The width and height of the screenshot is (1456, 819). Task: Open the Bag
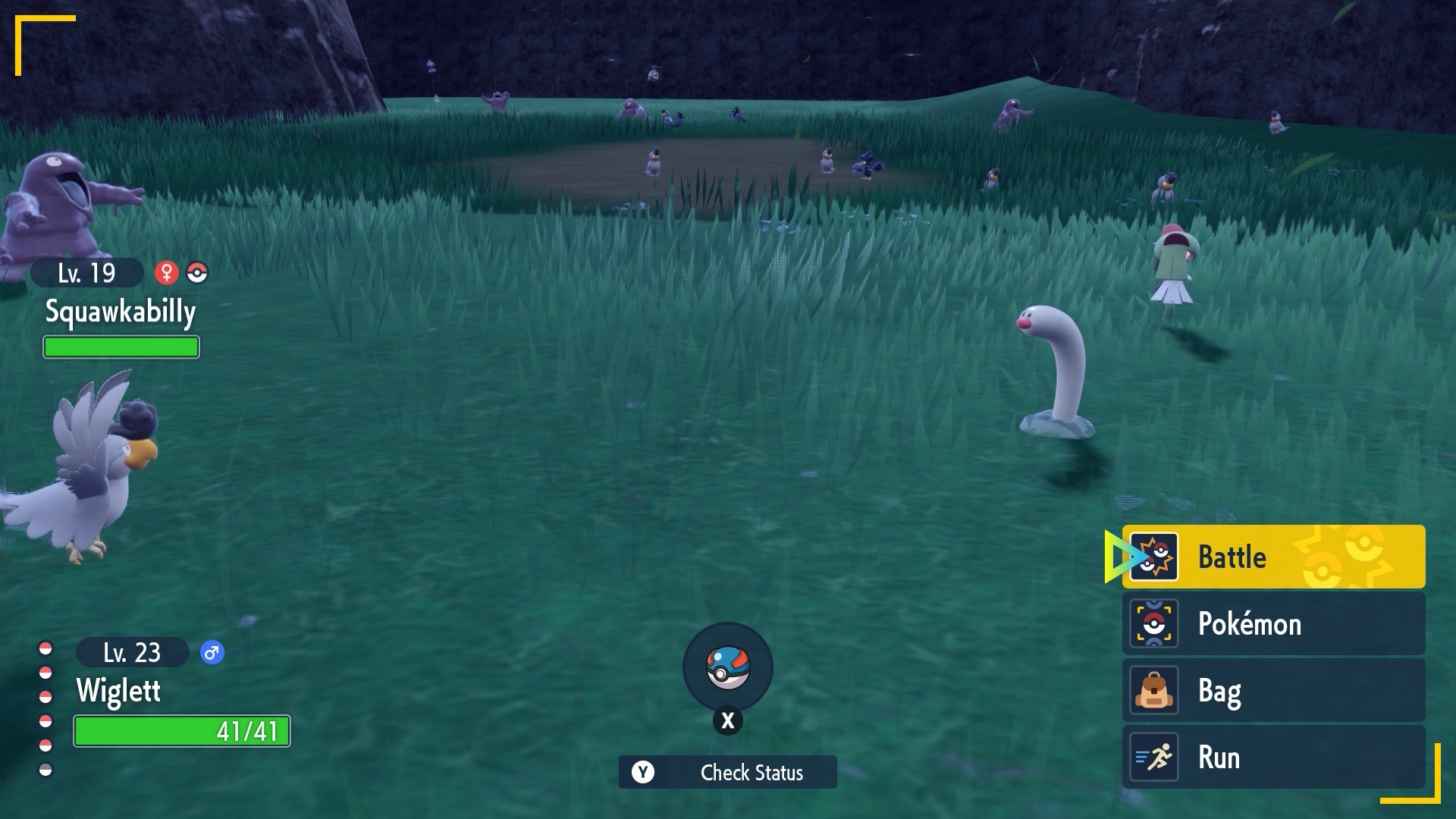point(1272,690)
